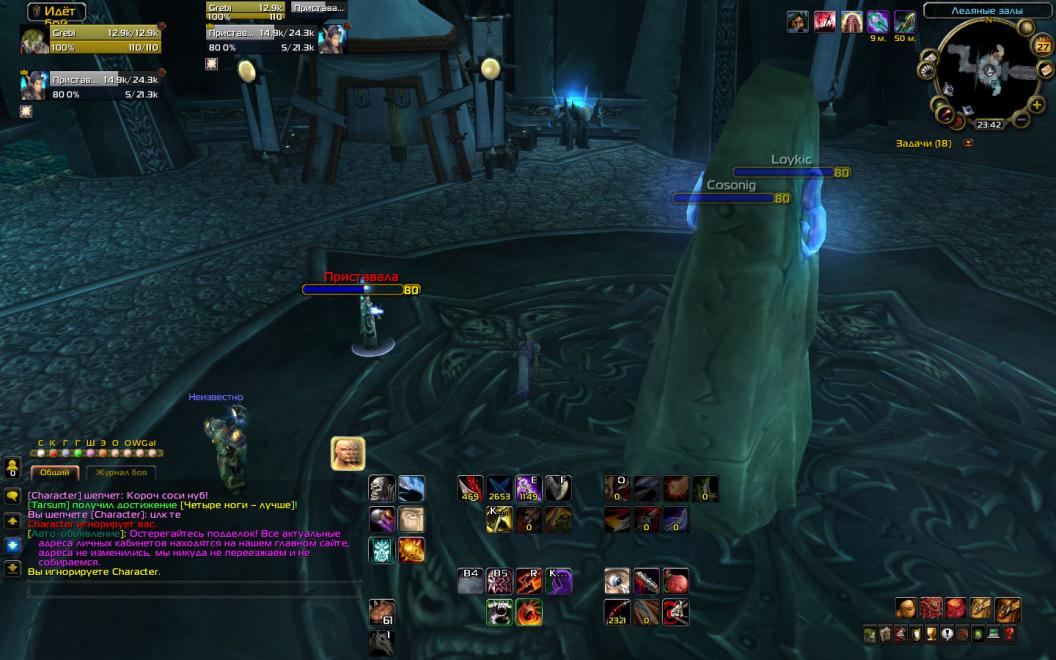The width and height of the screenshot is (1056, 660).
Task: Use the item stack showing 61
Action: [382, 611]
